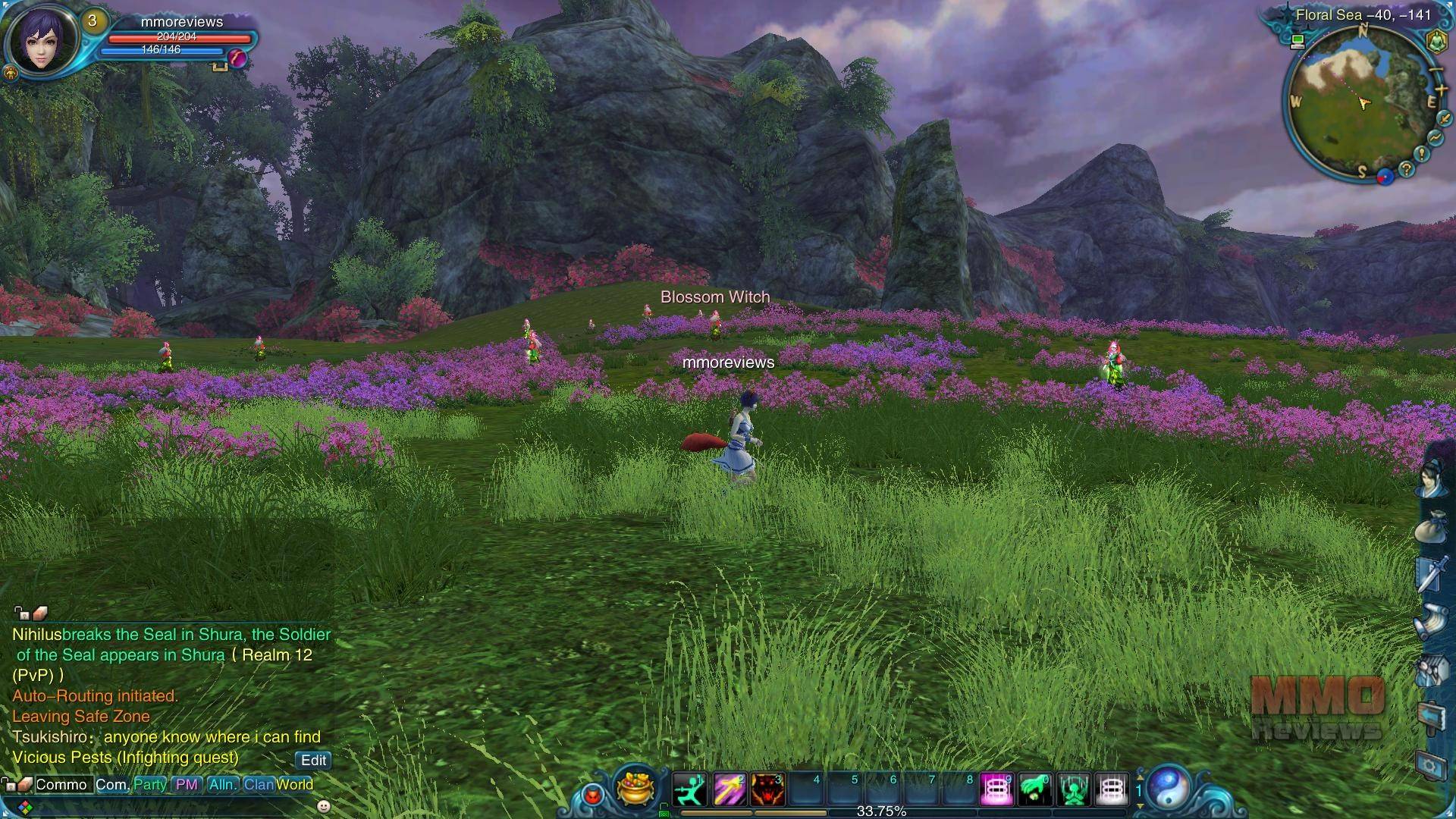Viewport: 1456px width, 819px height.
Task: Zoom in the minimap with plus button
Action: (1440, 90)
